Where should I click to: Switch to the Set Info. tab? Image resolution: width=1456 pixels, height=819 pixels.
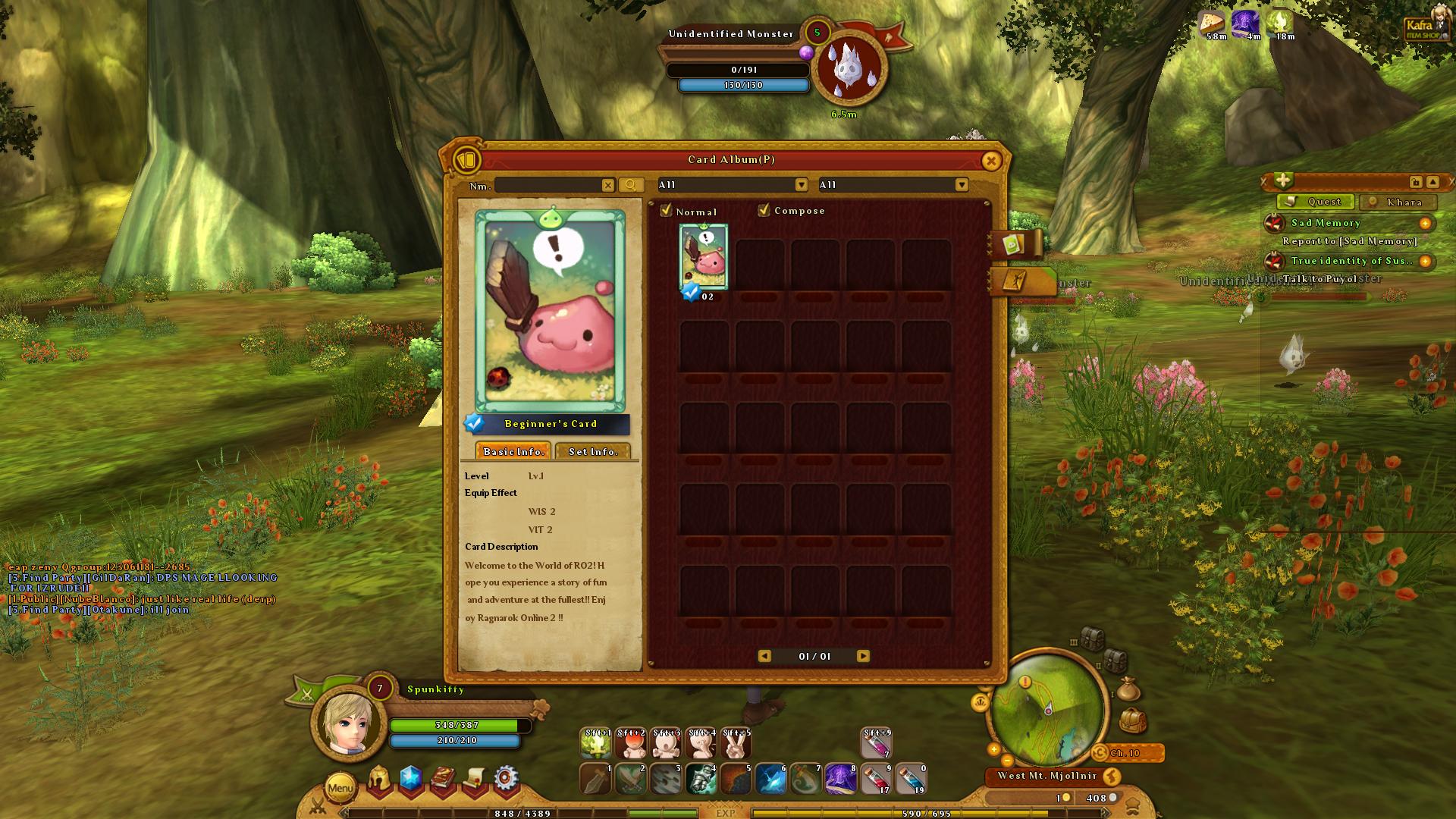pos(593,451)
